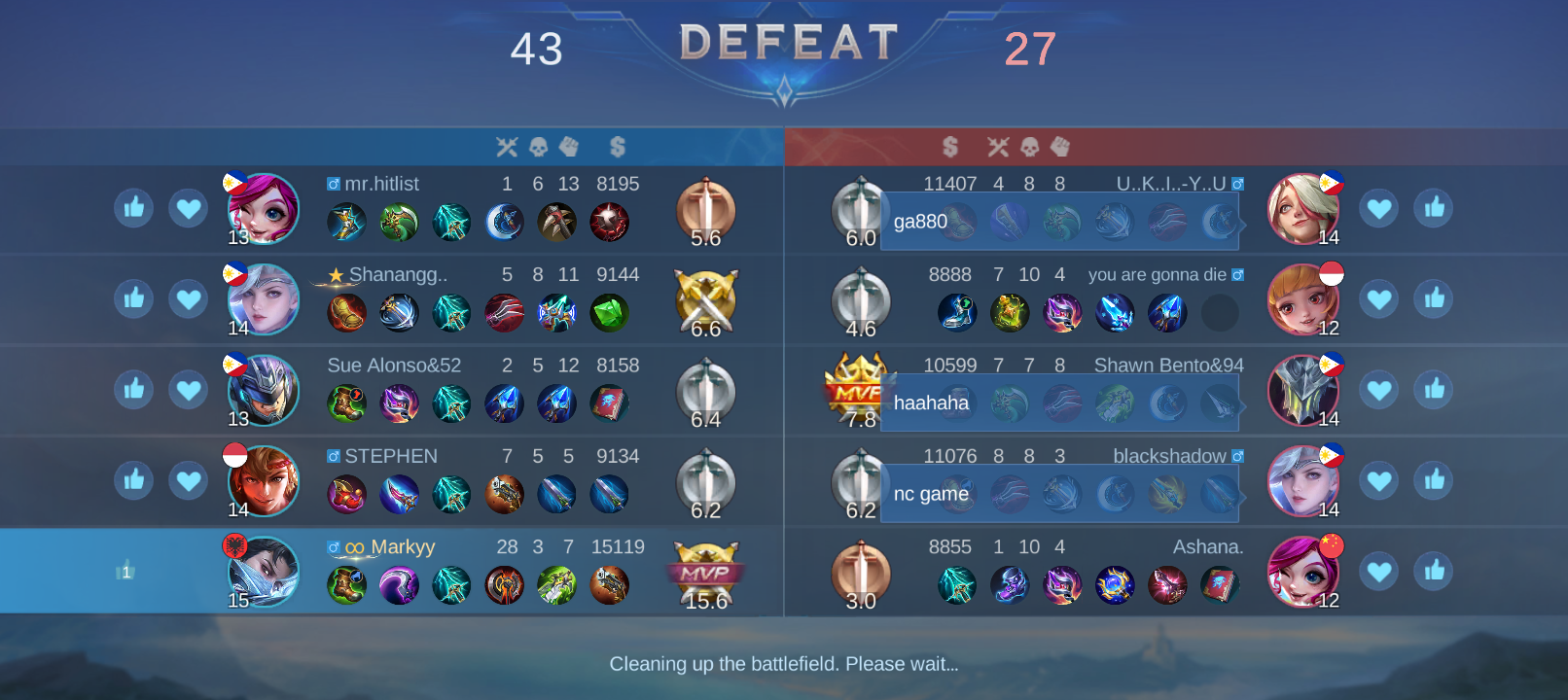Open mr.hitlist's hero avatar portrait

261,208
